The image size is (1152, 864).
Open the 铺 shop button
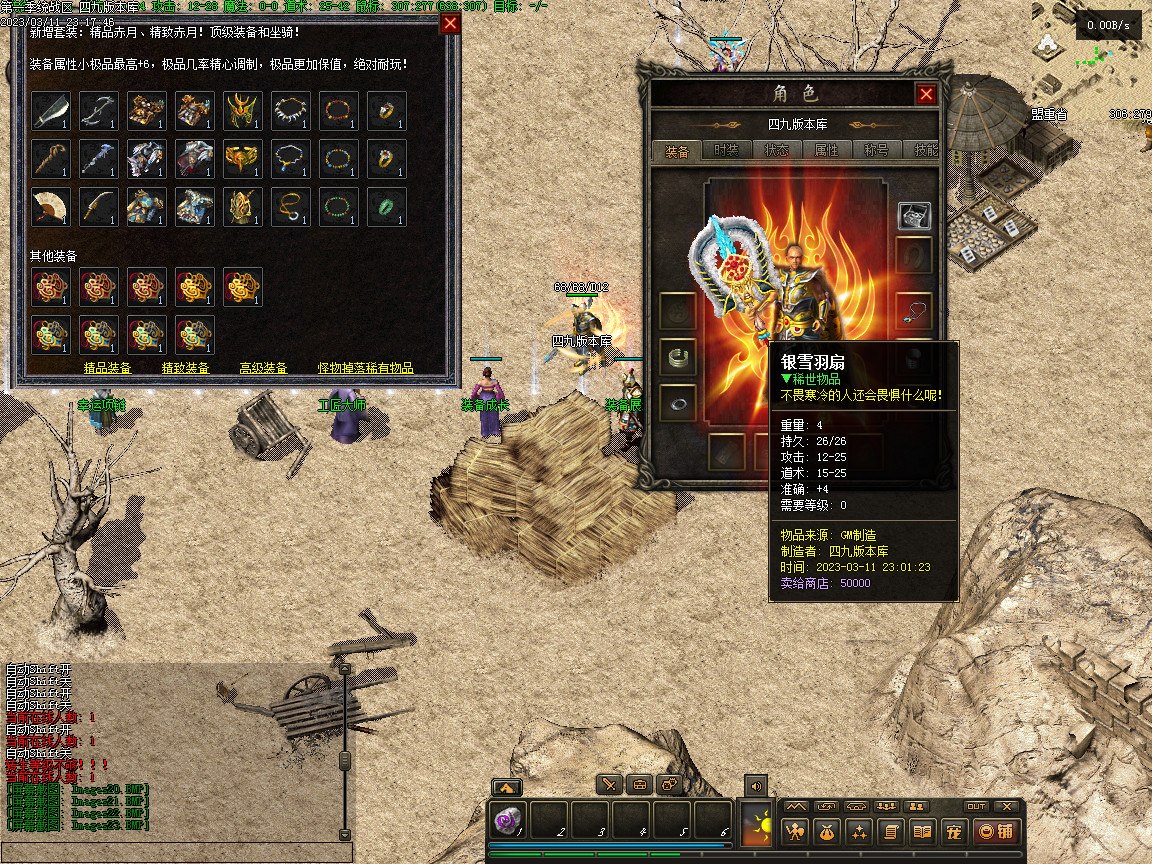point(997,831)
